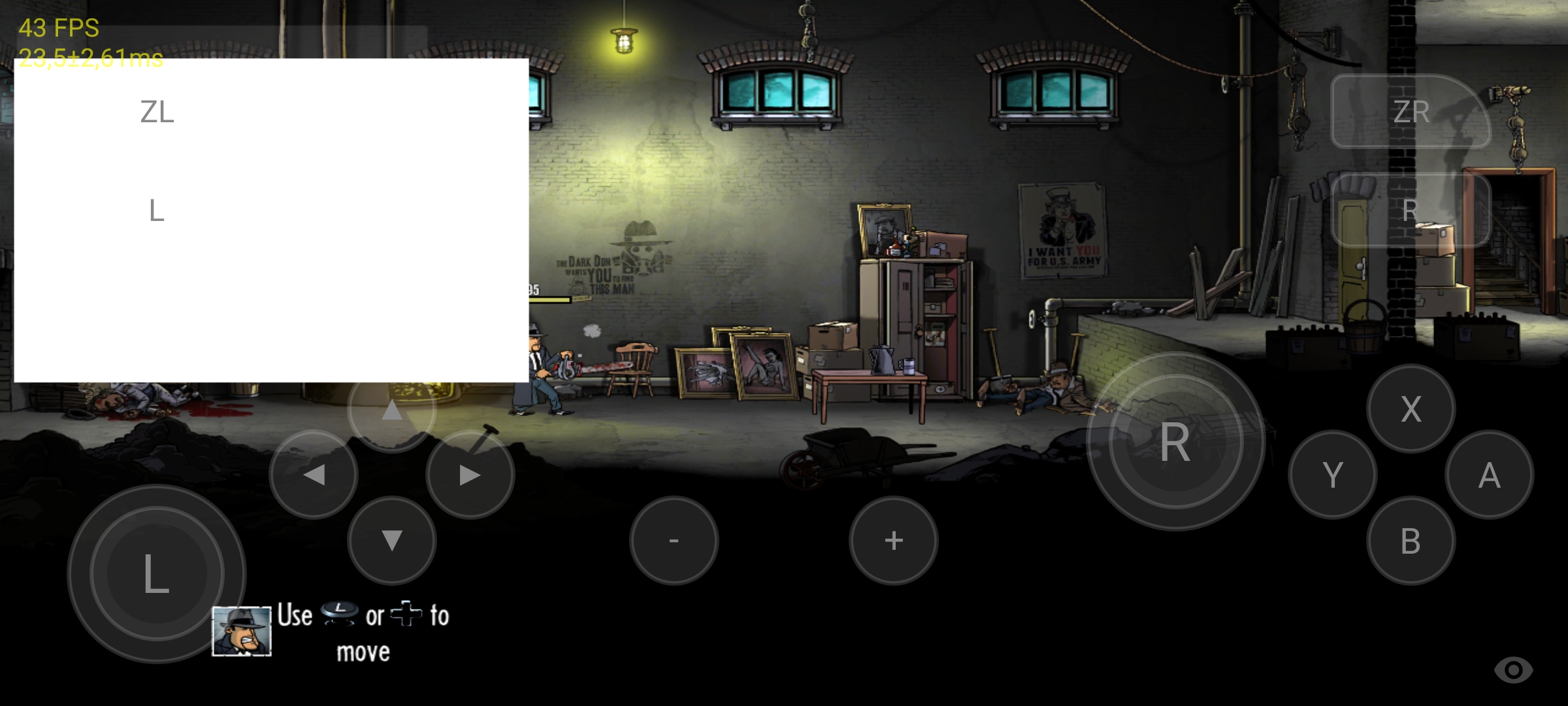Tap the ZL trigger button

[x=157, y=112]
